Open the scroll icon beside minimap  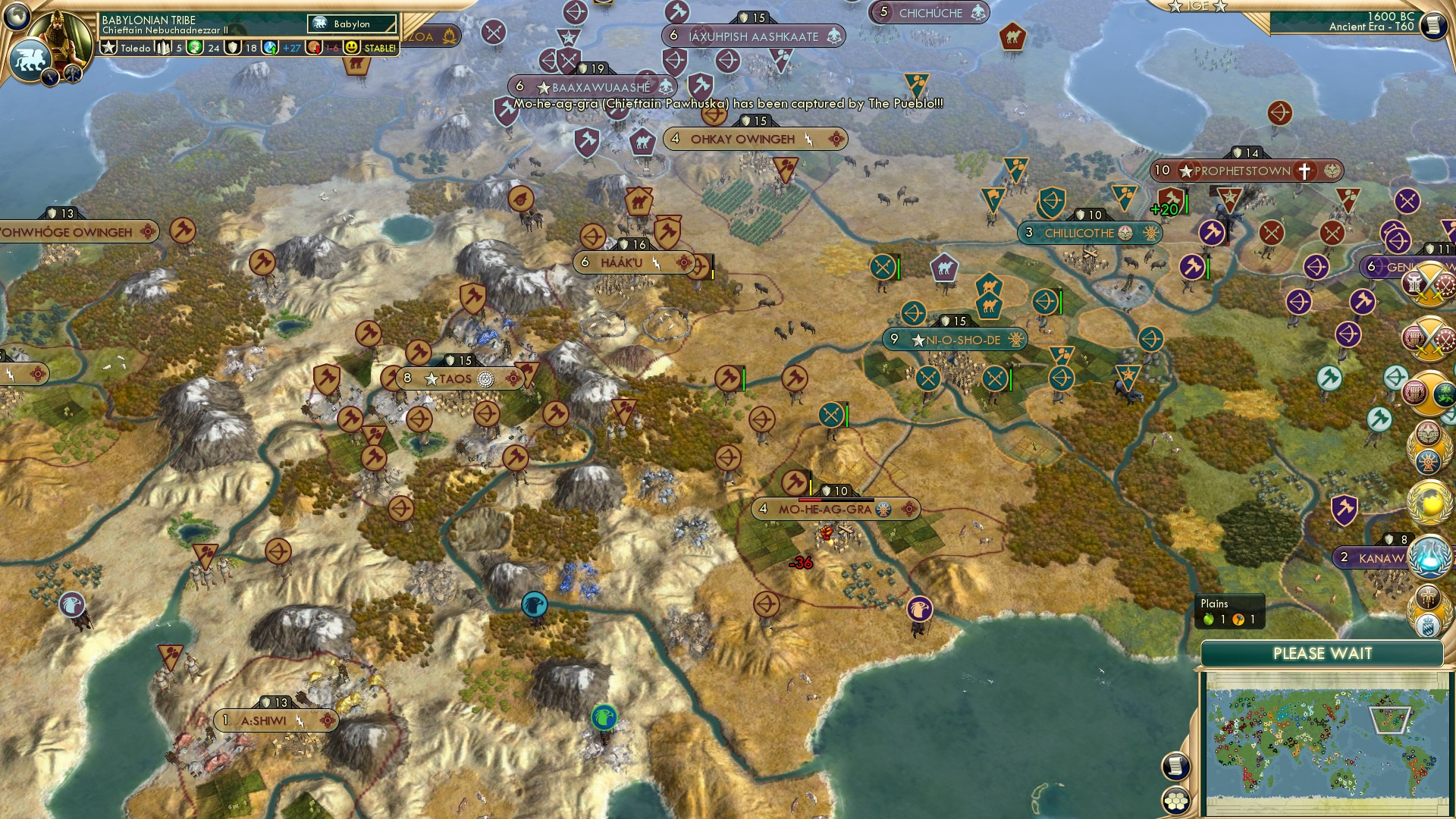[1175, 767]
